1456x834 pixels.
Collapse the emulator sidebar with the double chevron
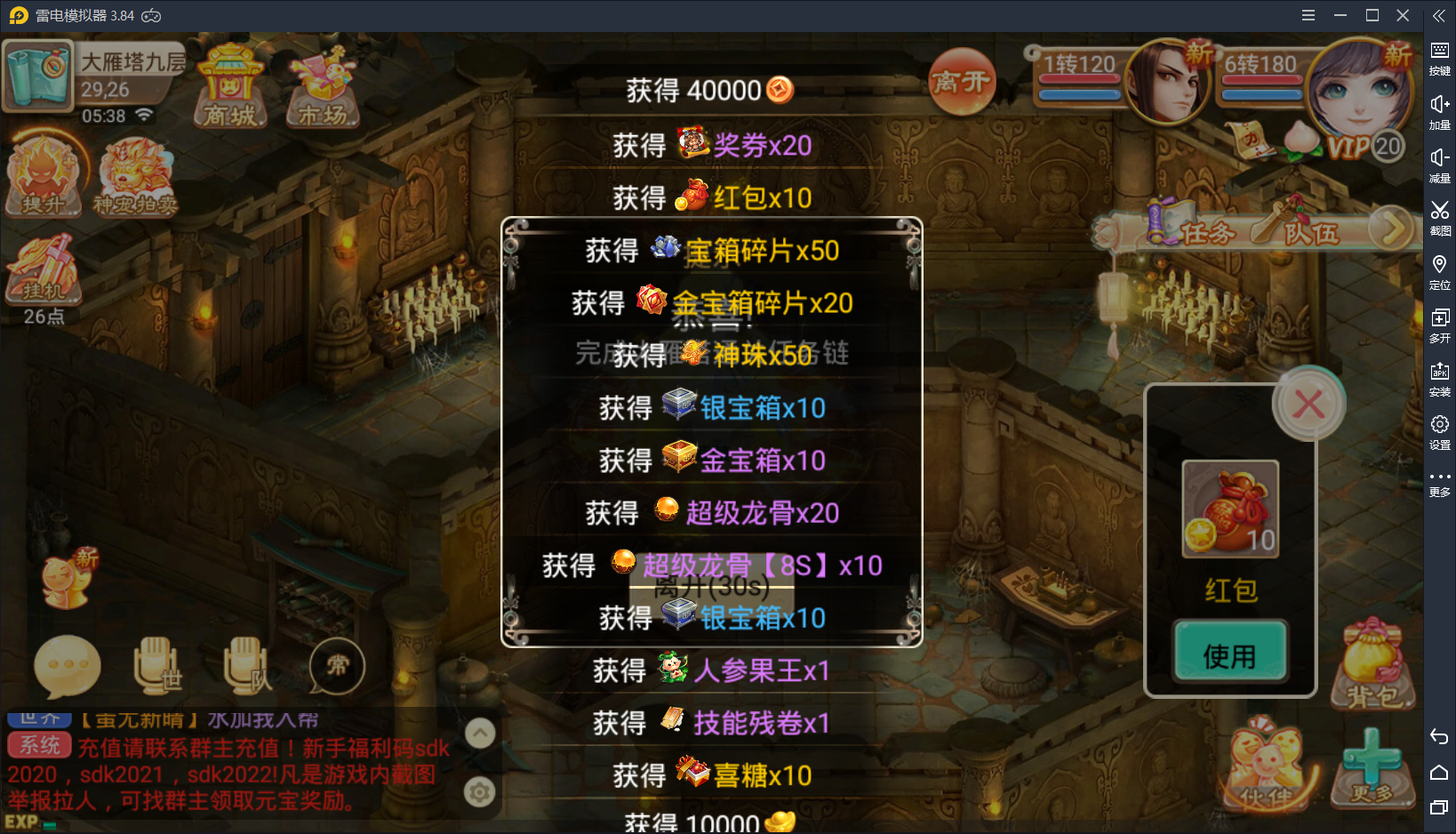(x=1438, y=15)
